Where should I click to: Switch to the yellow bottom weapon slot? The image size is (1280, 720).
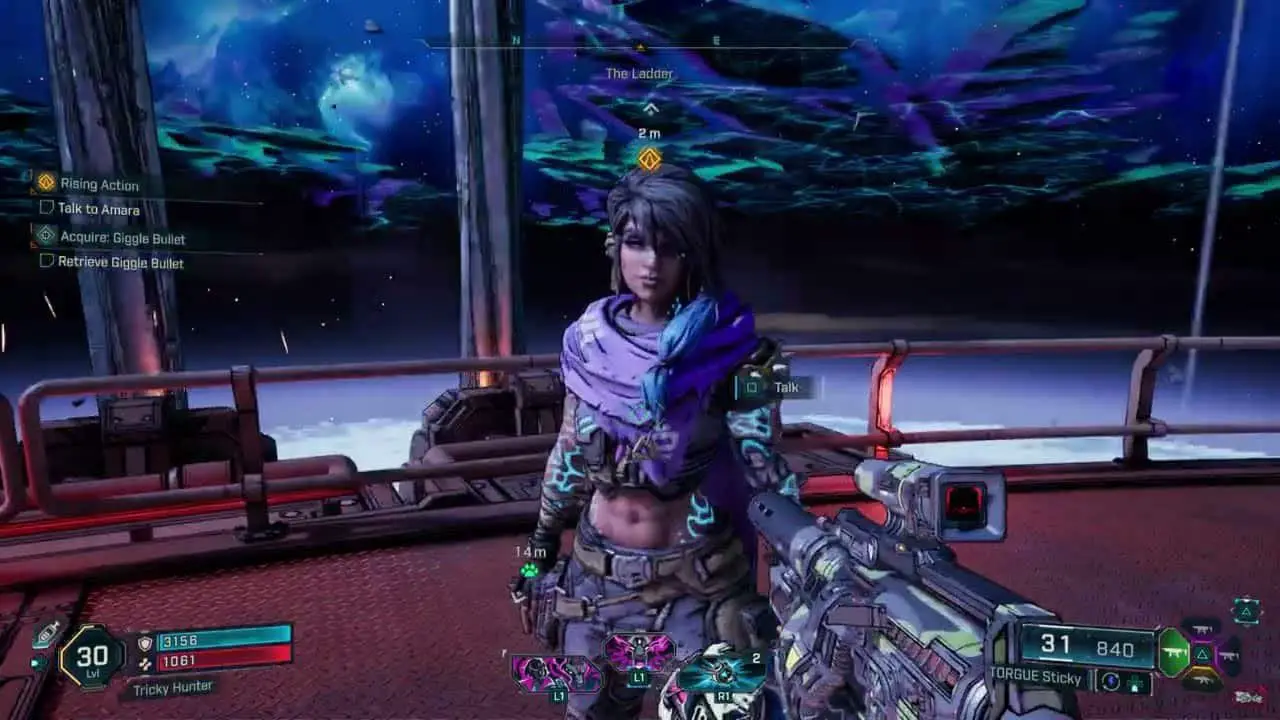(x=1201, y=681)
